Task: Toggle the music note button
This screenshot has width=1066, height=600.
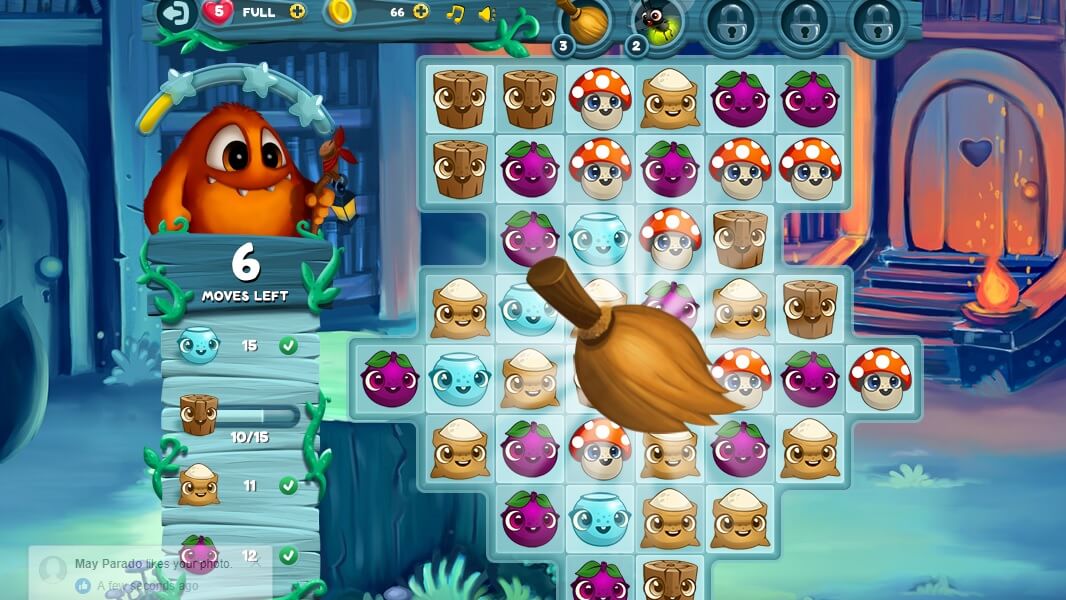Action: tap(455, 13)
